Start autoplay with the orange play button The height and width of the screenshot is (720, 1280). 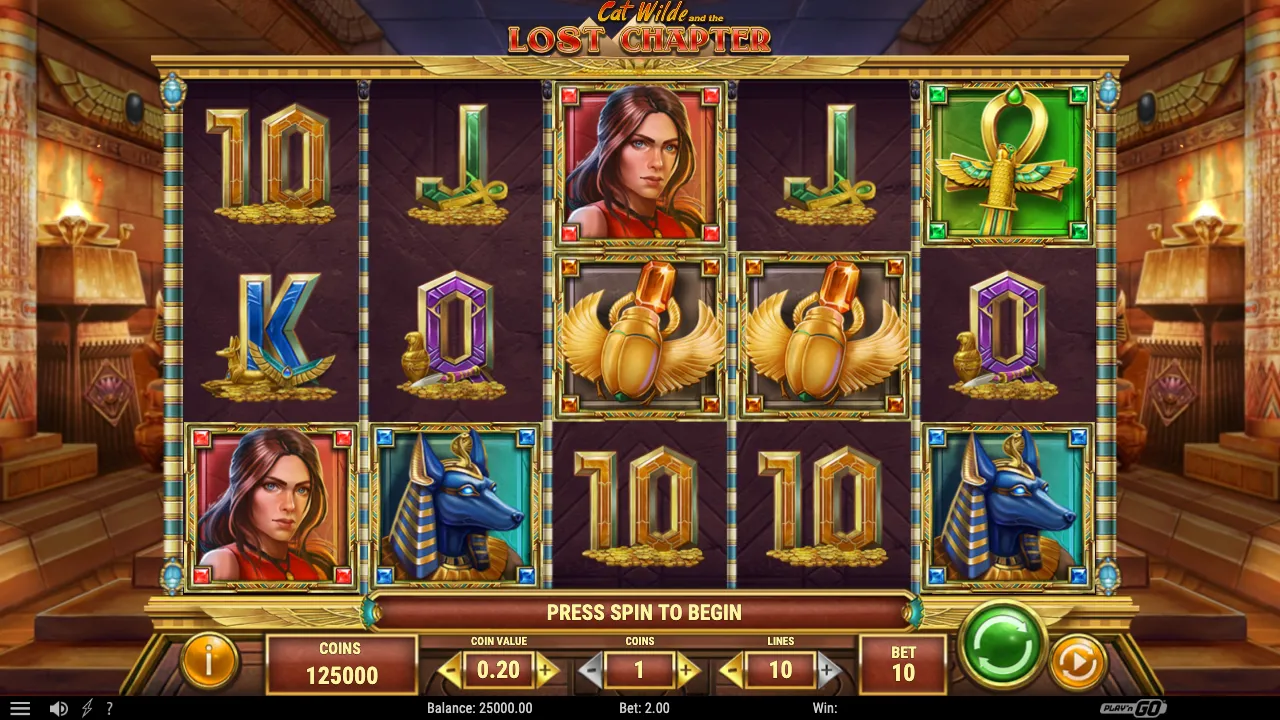pos(1077,662)
